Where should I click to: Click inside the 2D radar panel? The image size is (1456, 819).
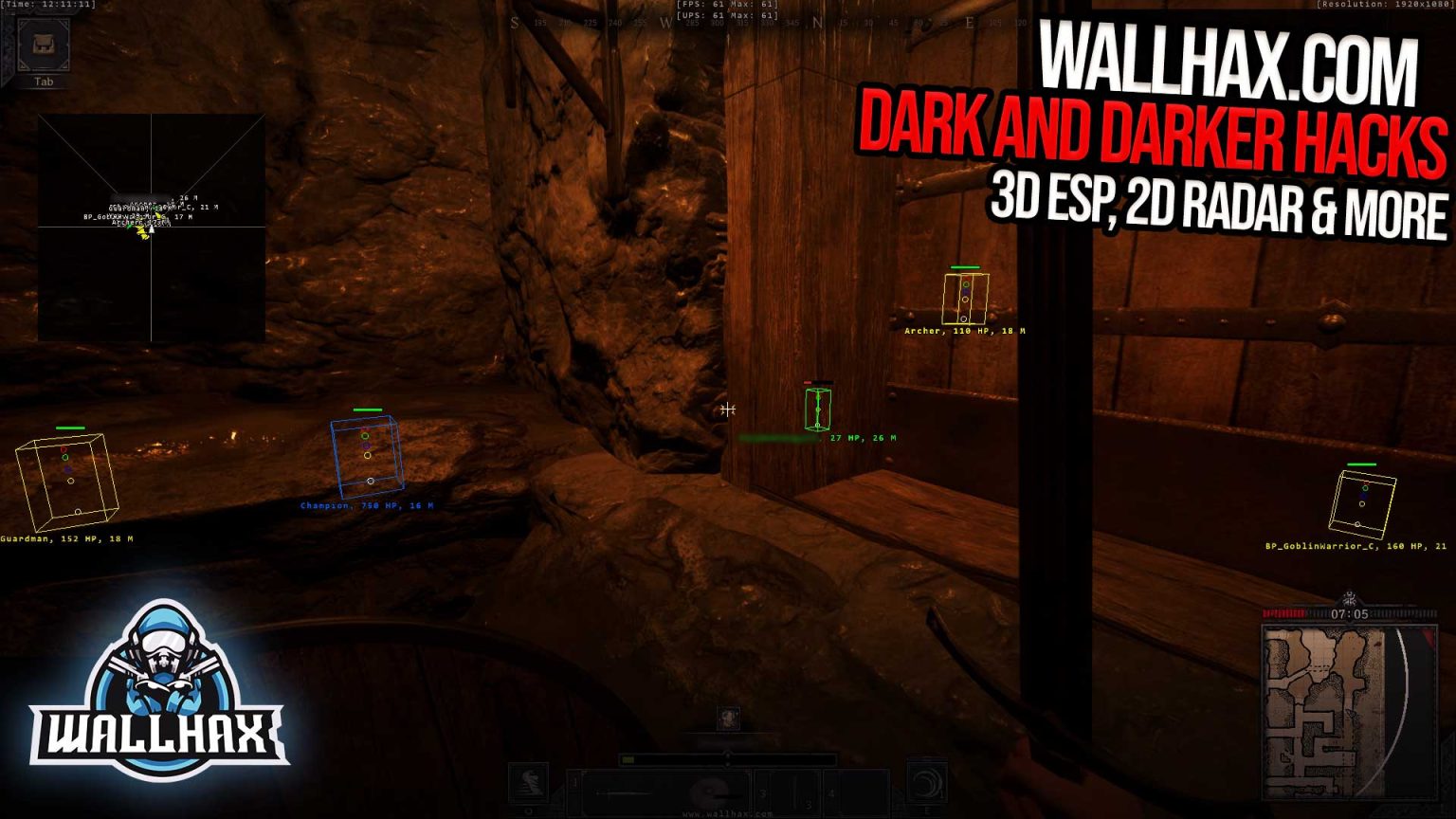pyautogui.click(x=152, y=227)
